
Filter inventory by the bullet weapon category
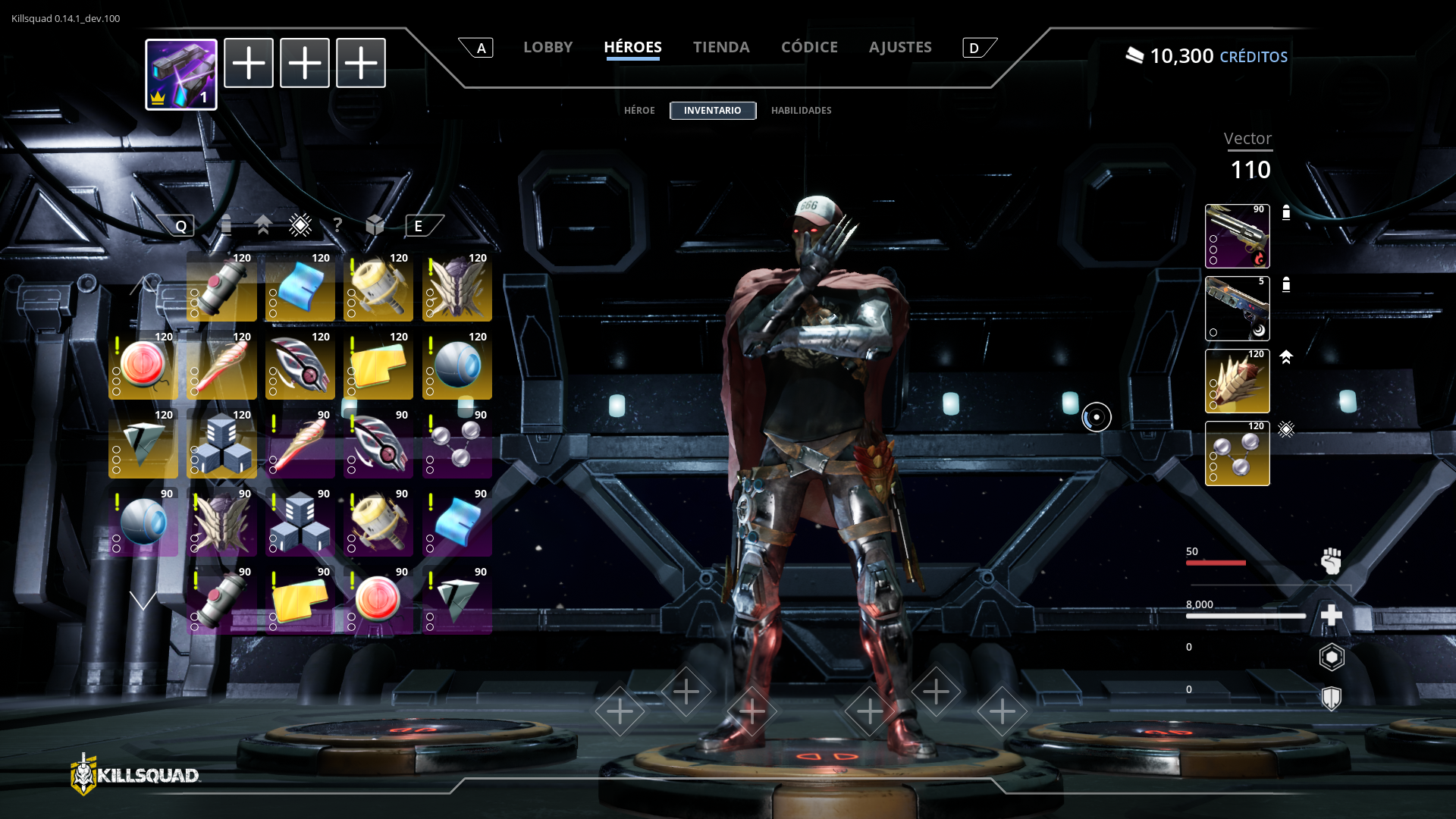[225, 225]
